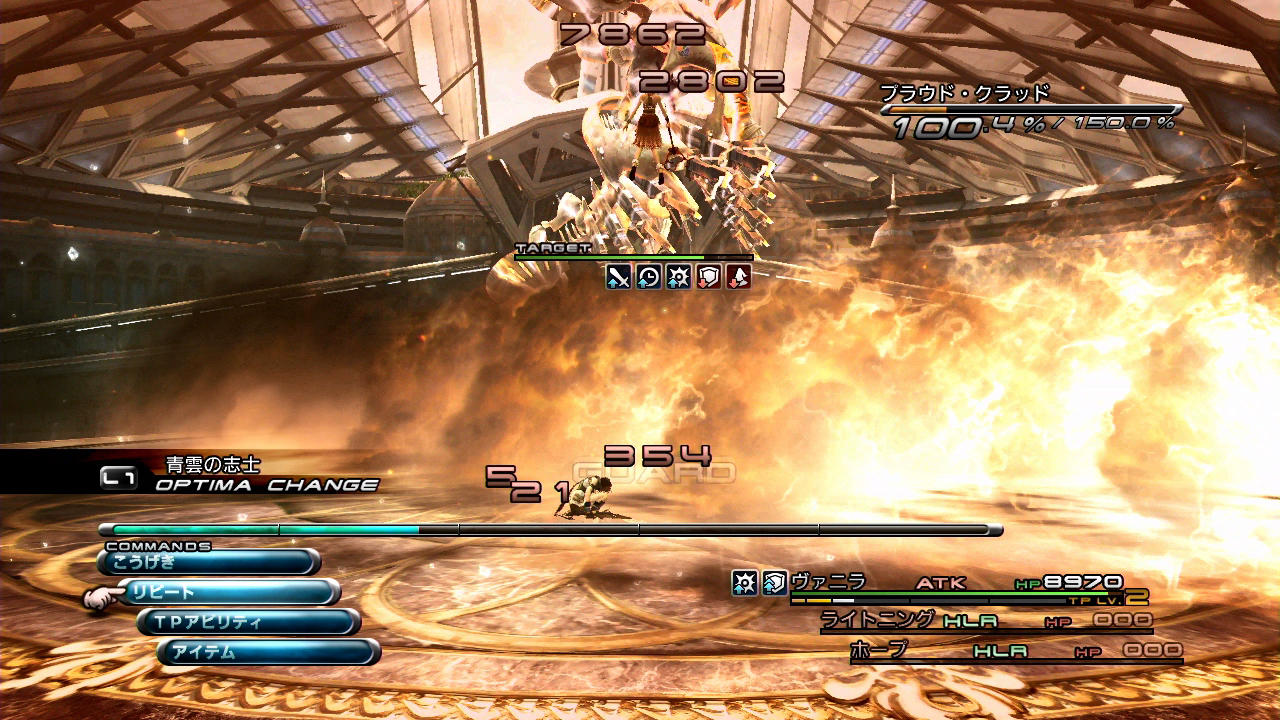The width and height of the screenshot is (1280, 720).
Task: Click the enemy's red shield-down debuff icon
Action: click(x=708, y=277)
